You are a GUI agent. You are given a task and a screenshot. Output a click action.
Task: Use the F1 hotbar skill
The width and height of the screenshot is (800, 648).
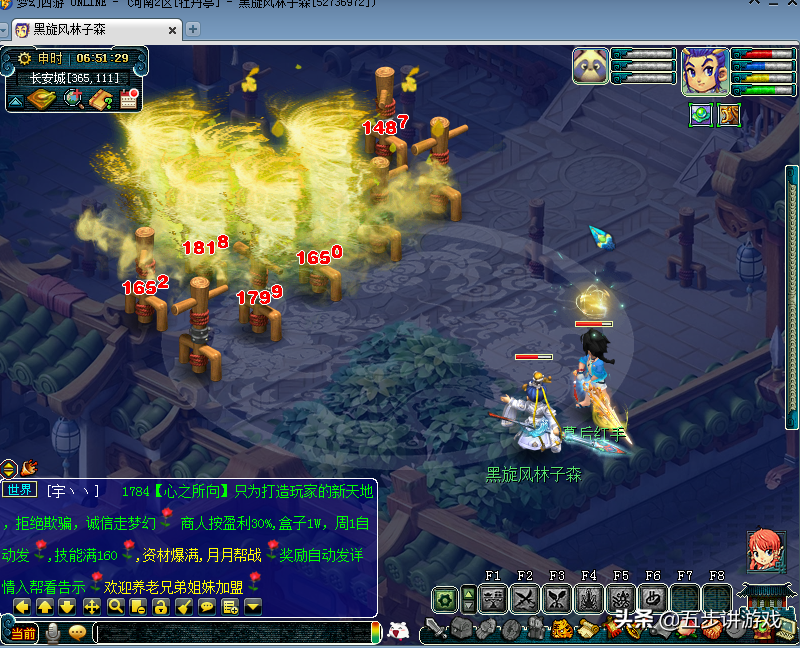coord(493,599)
